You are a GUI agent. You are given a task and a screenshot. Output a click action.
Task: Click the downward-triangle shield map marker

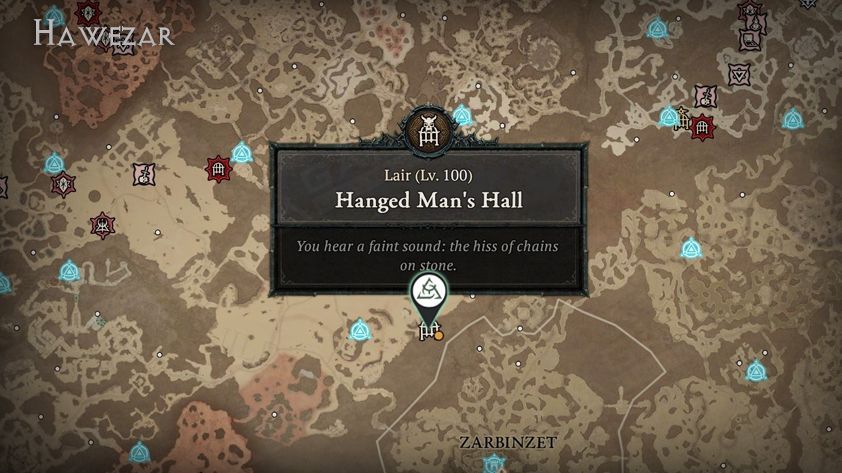[739, 74]
